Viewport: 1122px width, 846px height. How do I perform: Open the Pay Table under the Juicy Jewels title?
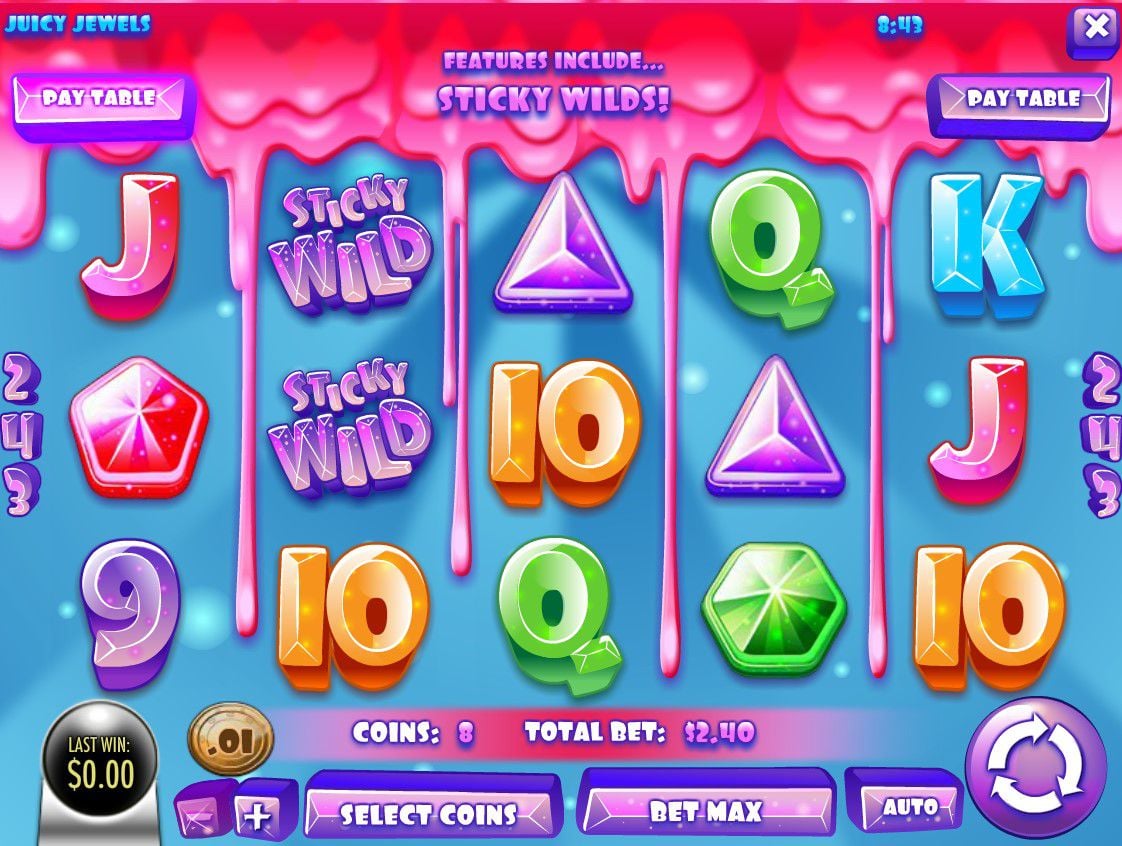[x=99, y=98]
